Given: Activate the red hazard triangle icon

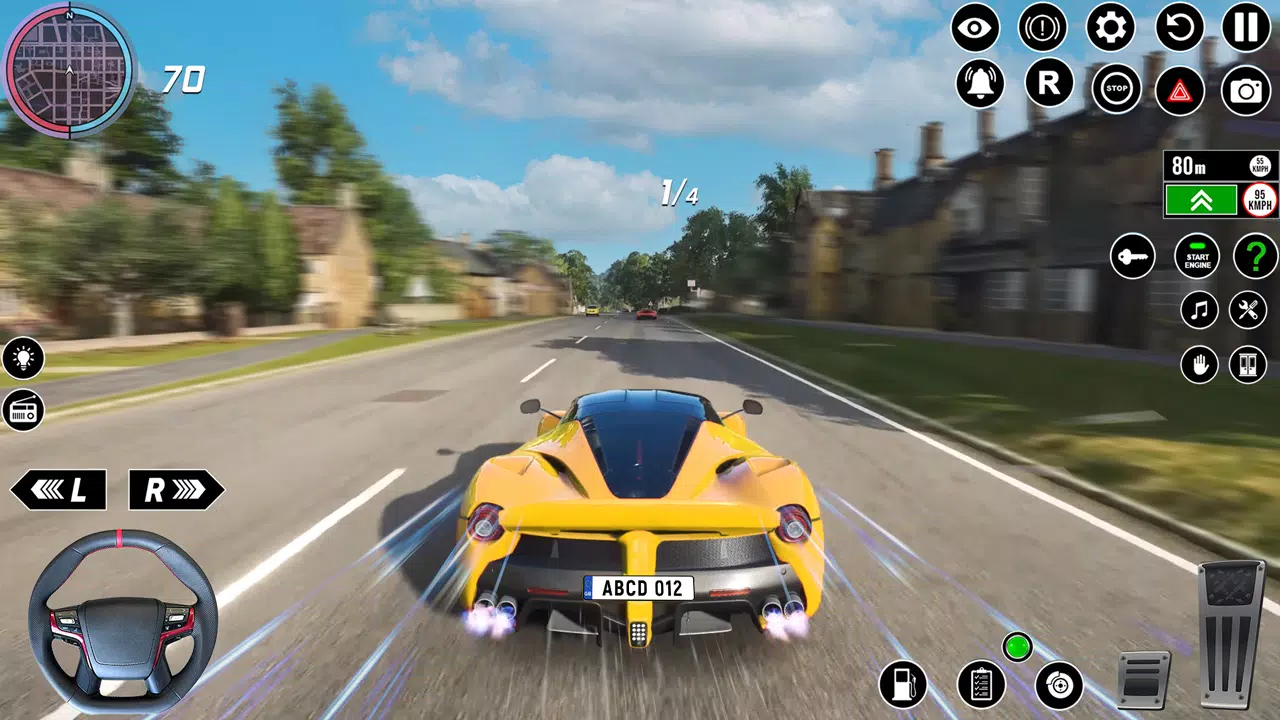Looking at the screenshot, I should (x=1180, y=90).
